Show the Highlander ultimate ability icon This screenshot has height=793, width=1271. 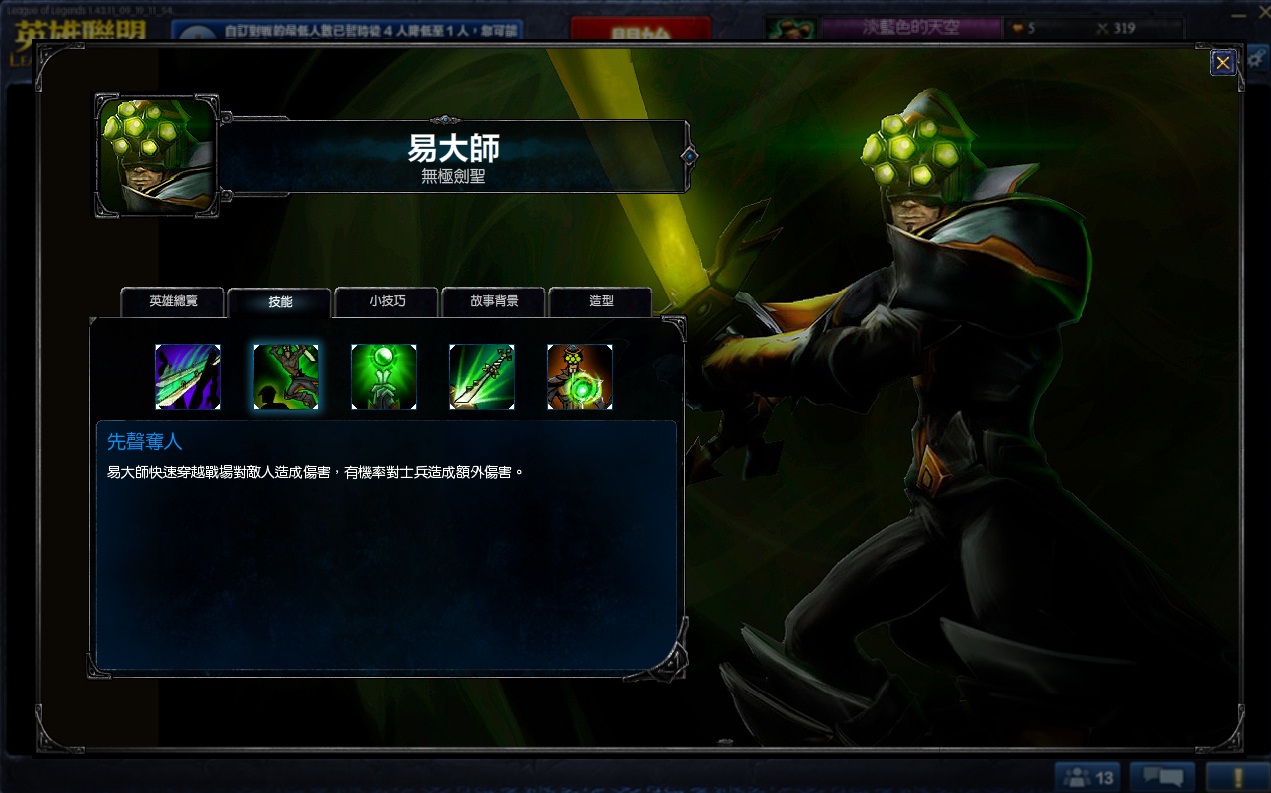[x=580, y=377]
